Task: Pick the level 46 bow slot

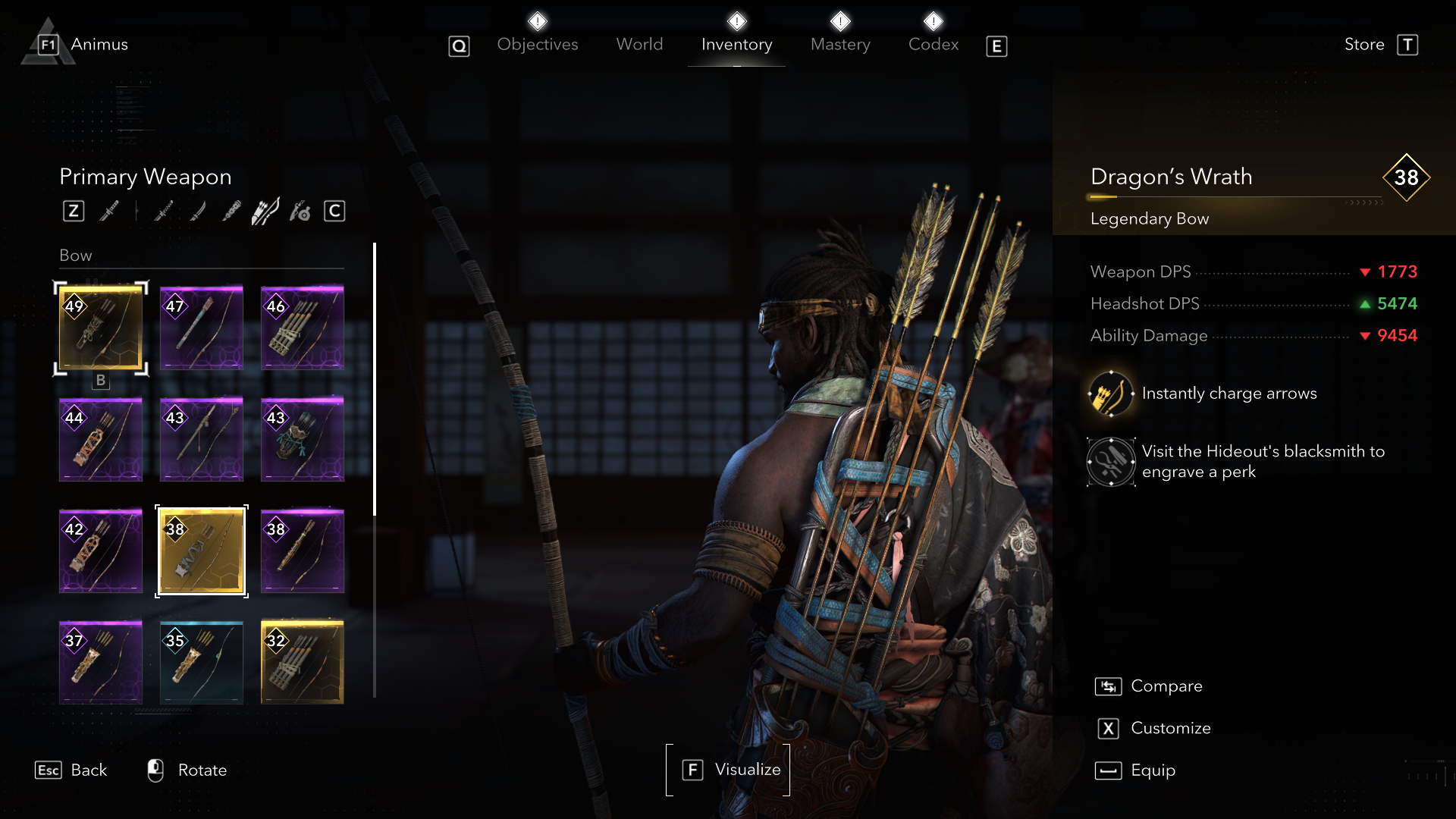Action: tap(303, 328)
